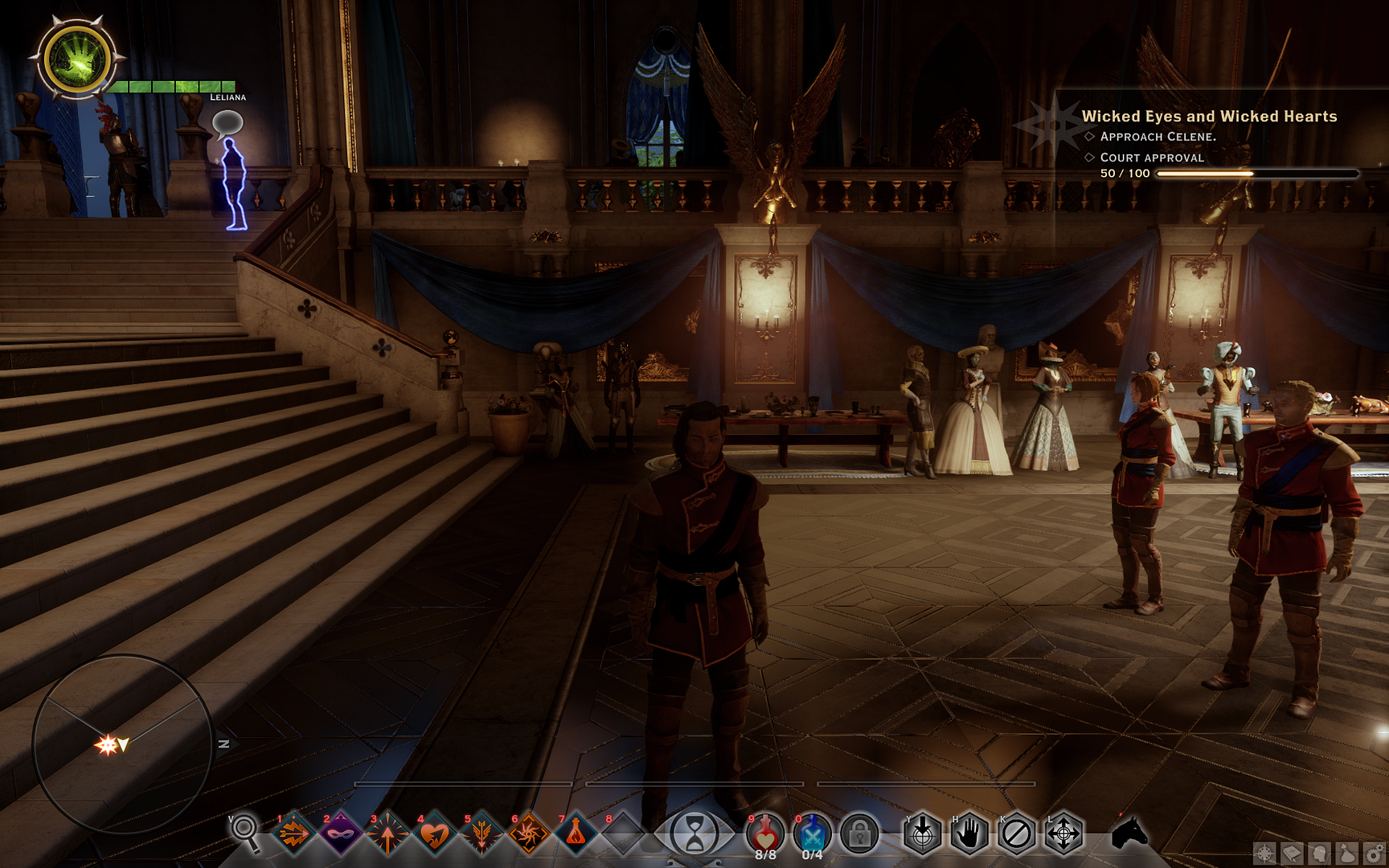Open the character record head icon
Screen dimensions: 1389x868
(x=1318, y=854)
